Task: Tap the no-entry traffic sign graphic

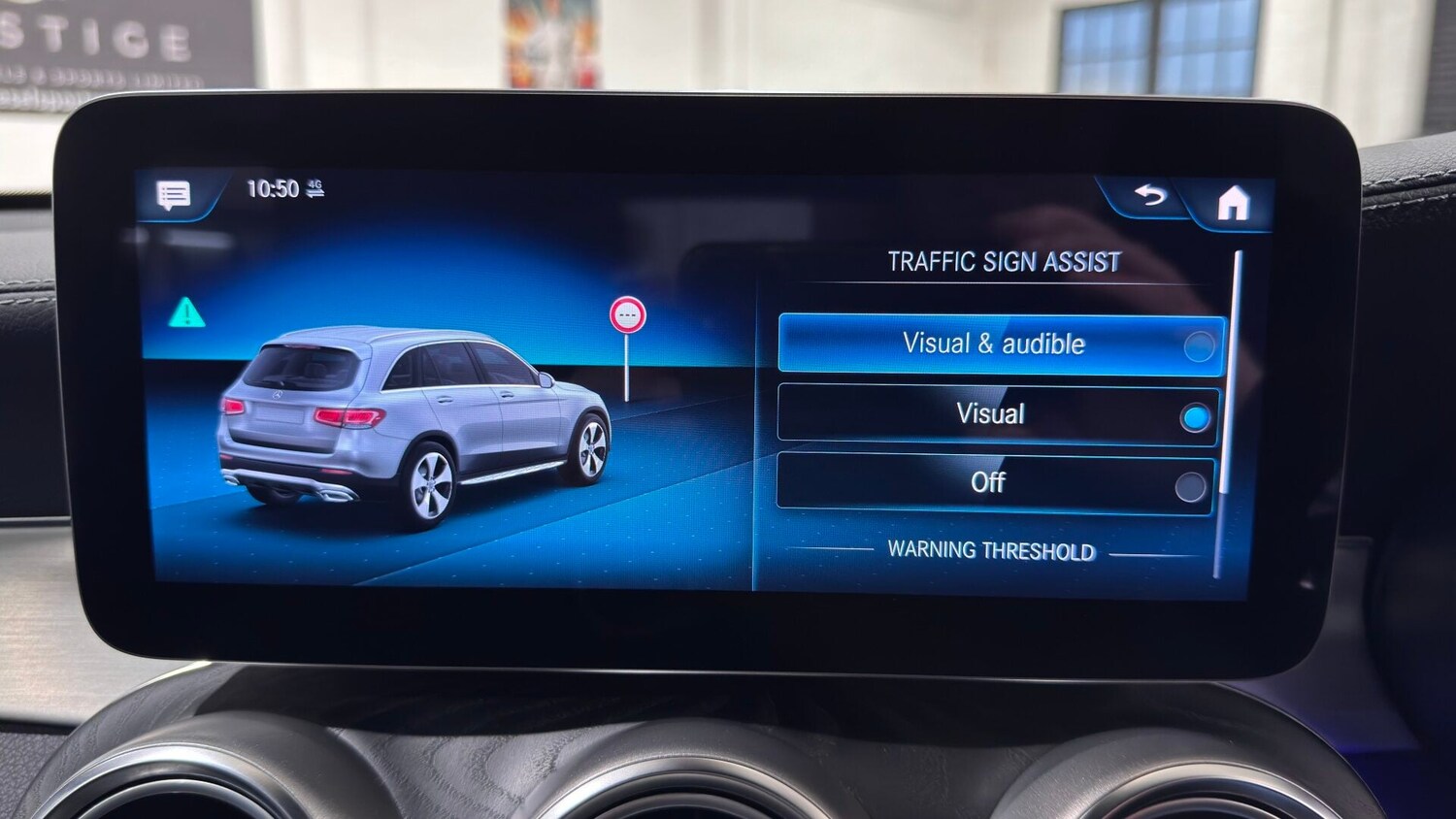Action: 629,313
